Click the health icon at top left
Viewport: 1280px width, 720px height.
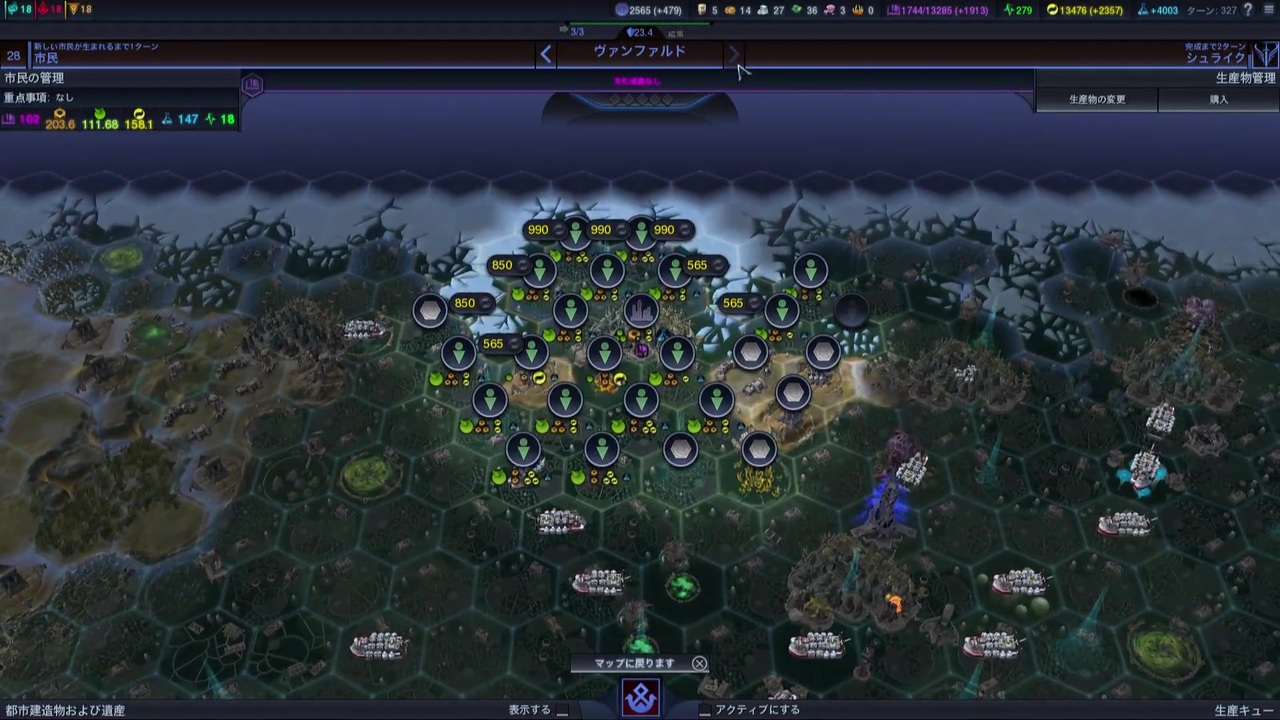(x=10, y=10)
